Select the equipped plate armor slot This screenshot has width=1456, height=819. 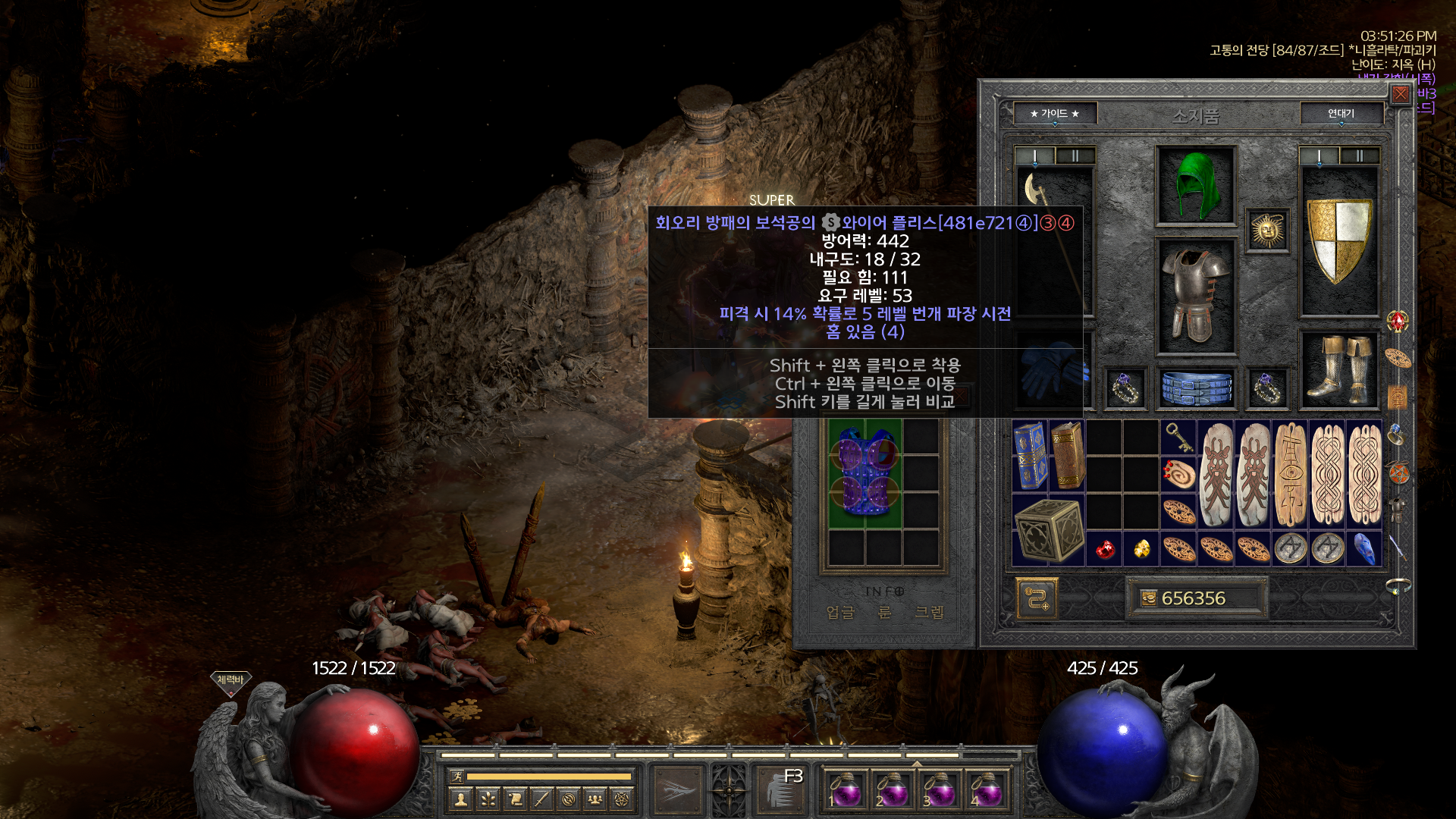click(x=1195, y=296)
